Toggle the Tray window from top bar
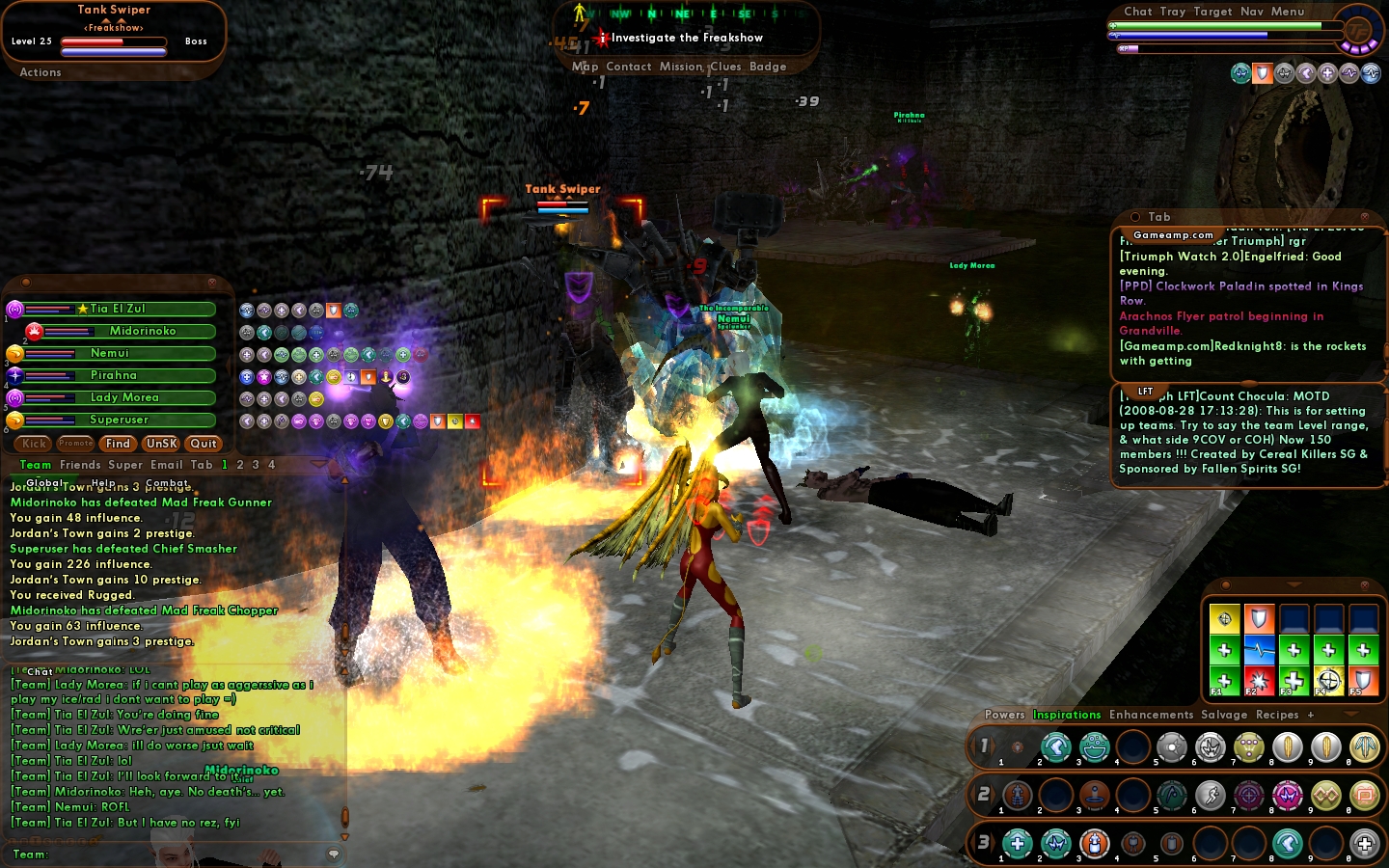1389x868 pixels. [1173, 12]
